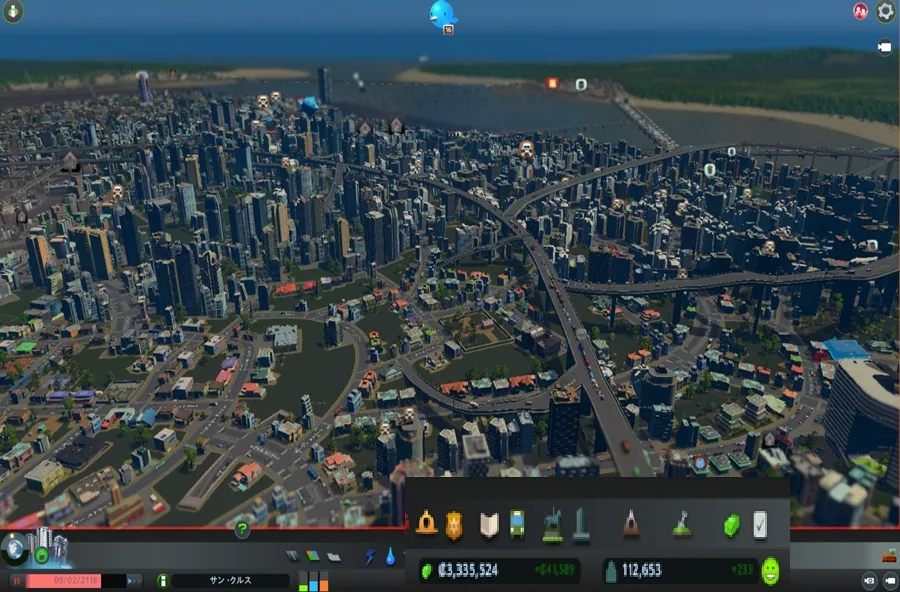Open the public transport bus menu

coord(517,524)
